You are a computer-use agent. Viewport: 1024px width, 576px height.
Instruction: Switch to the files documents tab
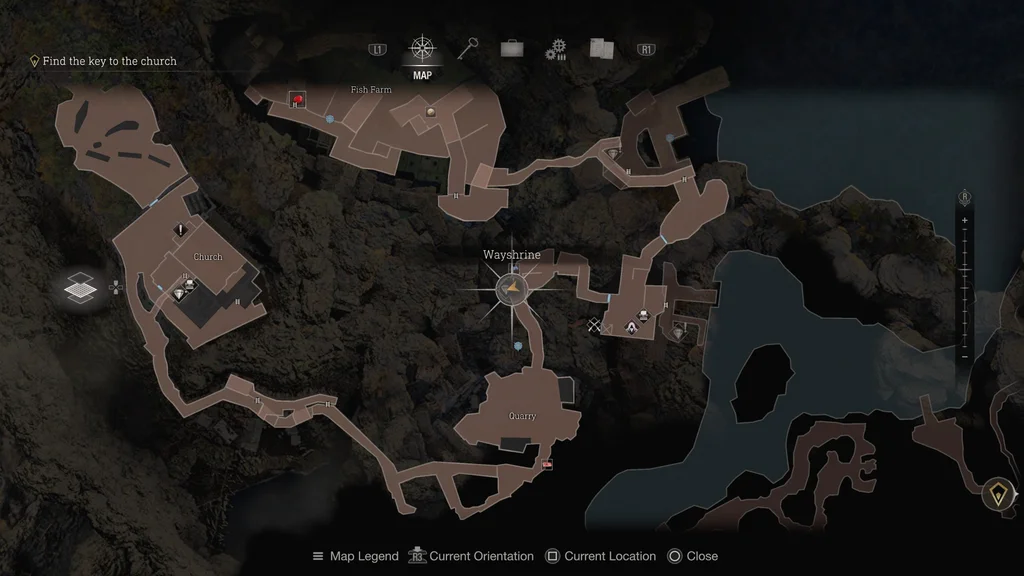[x=601, y=49]
